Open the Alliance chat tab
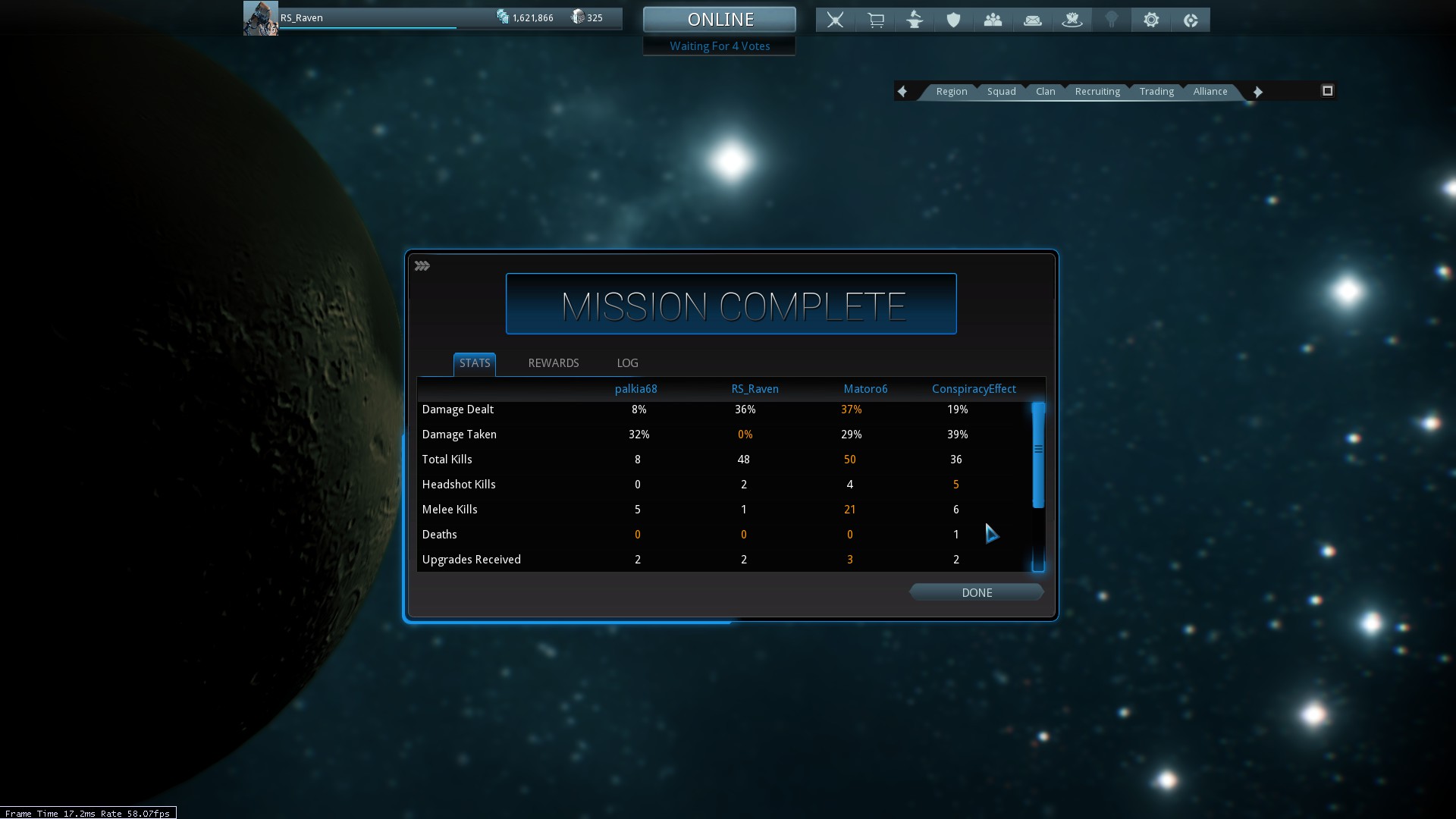 click(x=1210, y=92)
